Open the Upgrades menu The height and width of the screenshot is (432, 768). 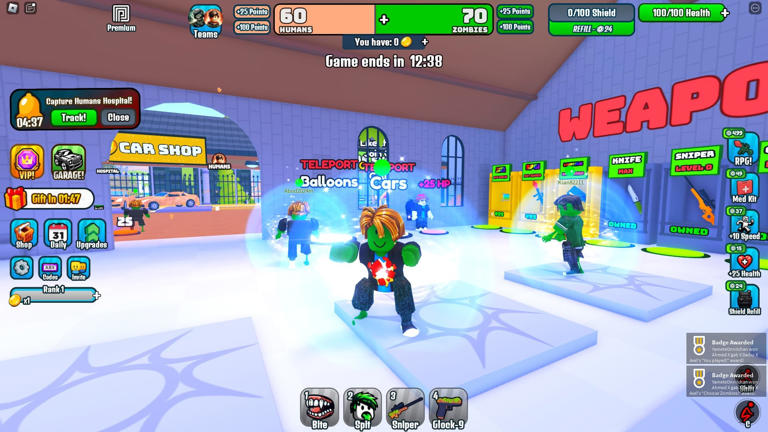(91, 234)
